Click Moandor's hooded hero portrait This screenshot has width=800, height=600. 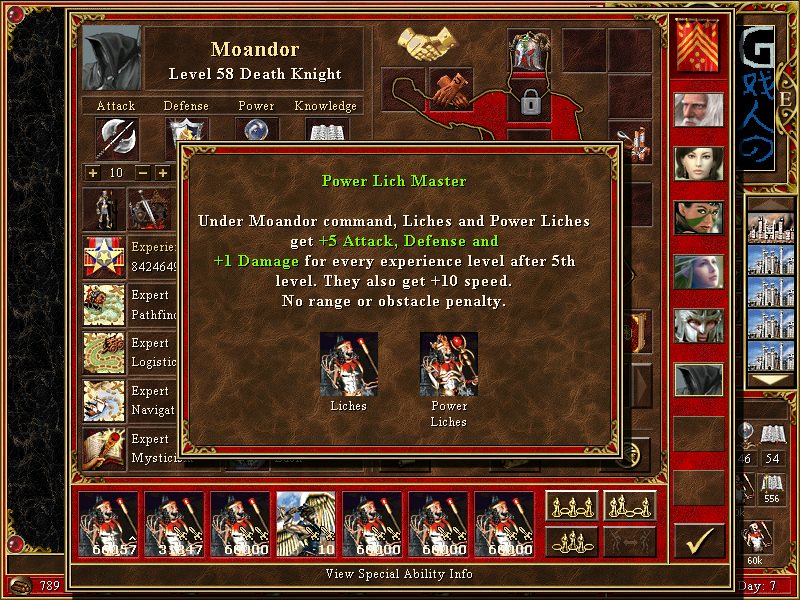coord(111,59)
